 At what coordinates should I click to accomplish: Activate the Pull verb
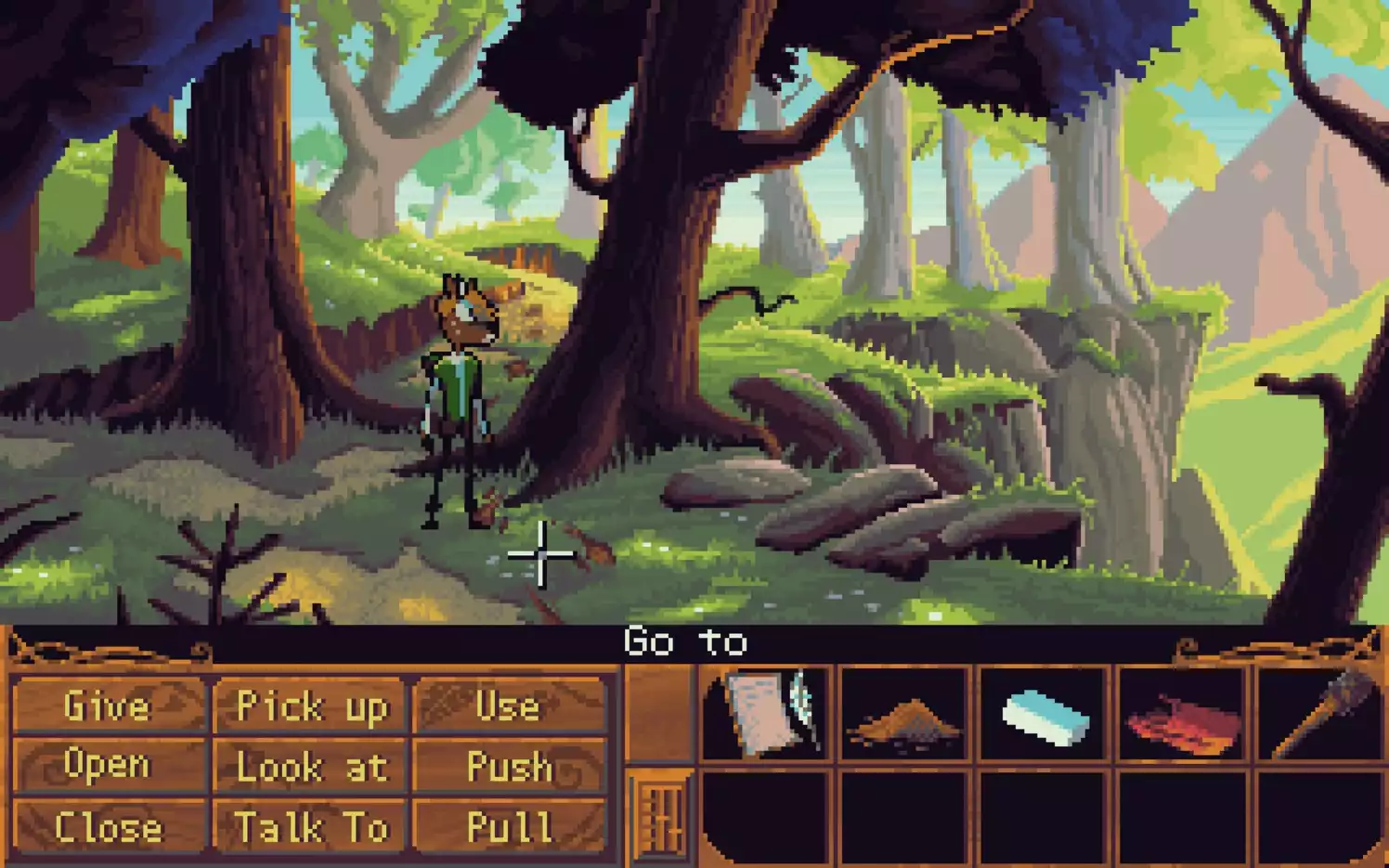coord(509,827)
